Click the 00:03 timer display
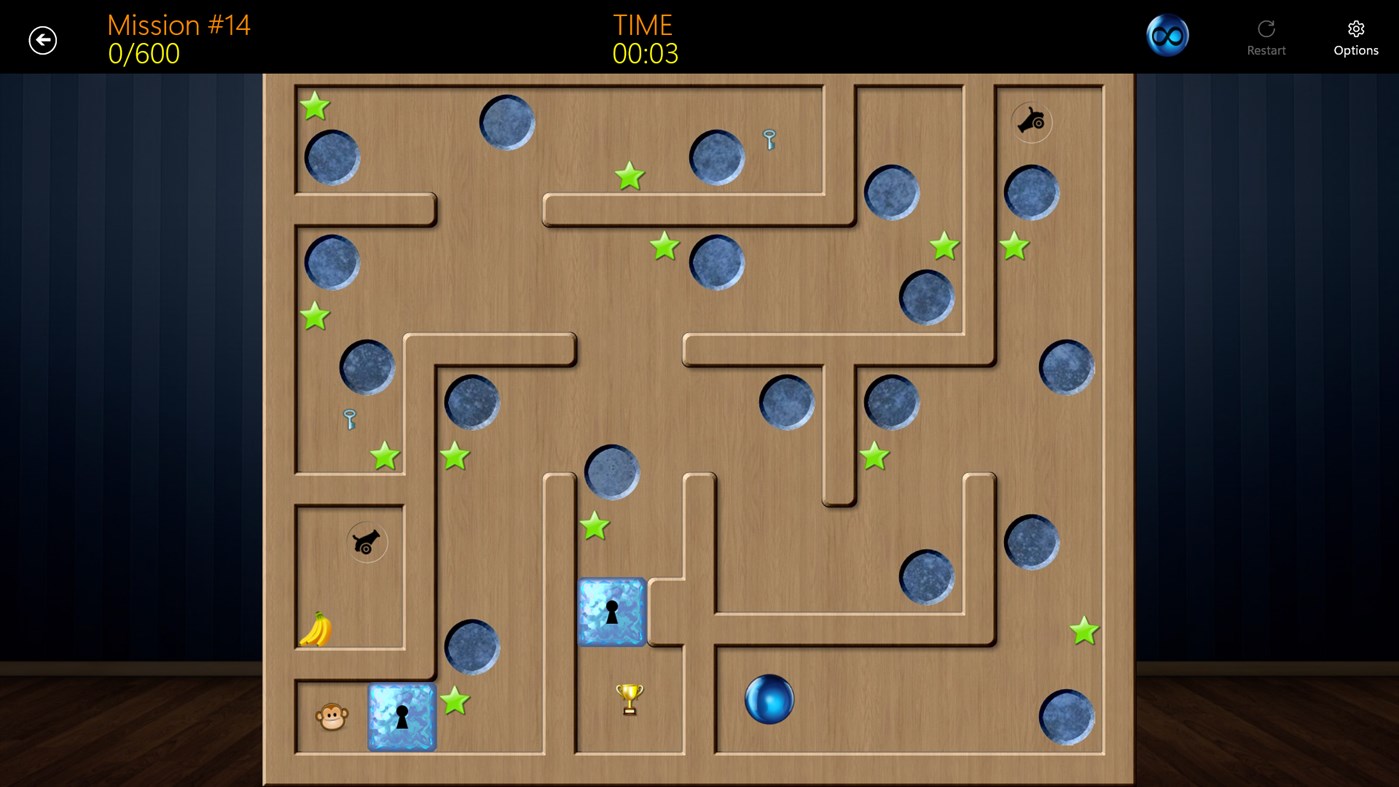This screenshot has width=1399, height=787. coord(643,52)
